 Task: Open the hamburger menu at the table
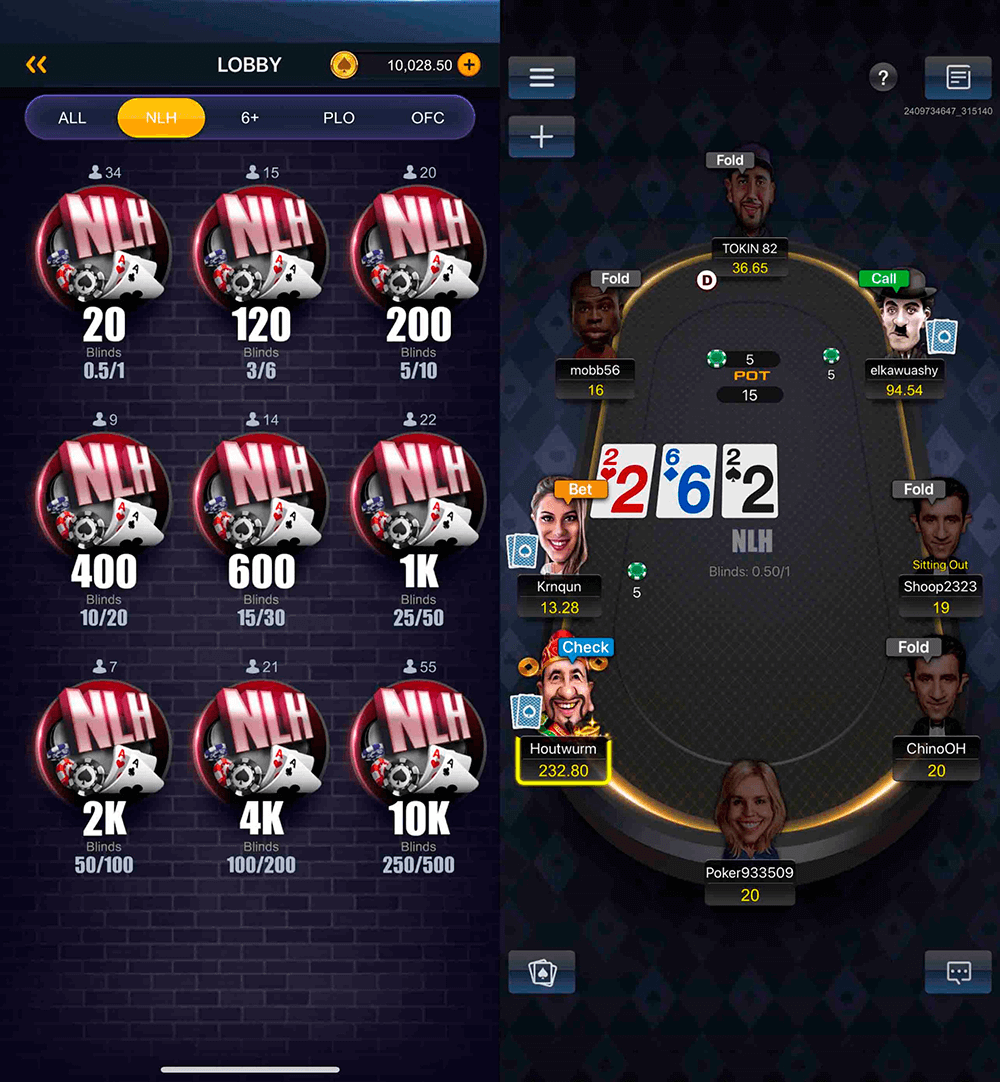pos(541,78)
